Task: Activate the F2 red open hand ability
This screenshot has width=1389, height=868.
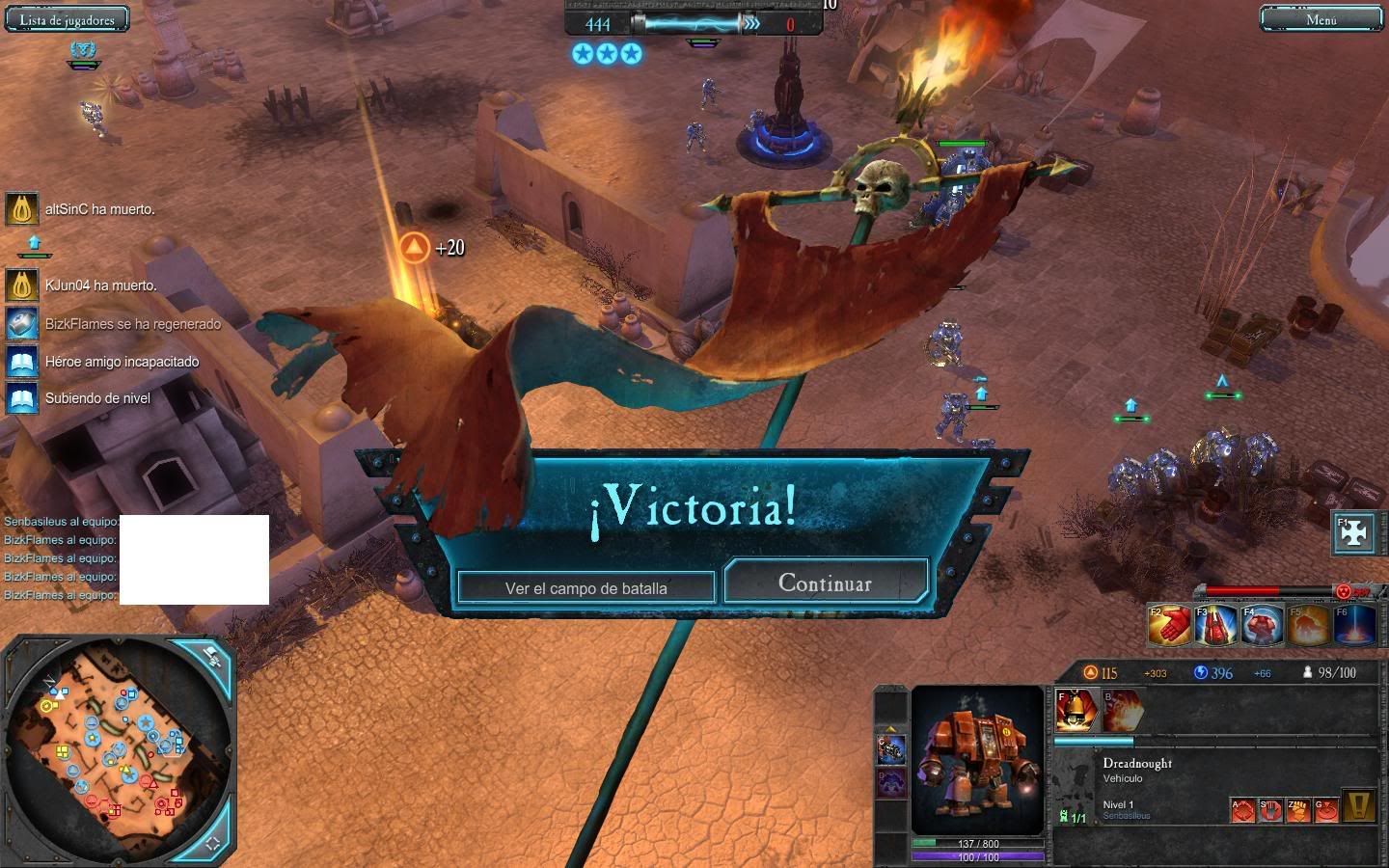Action: [x=1168, y=624]
